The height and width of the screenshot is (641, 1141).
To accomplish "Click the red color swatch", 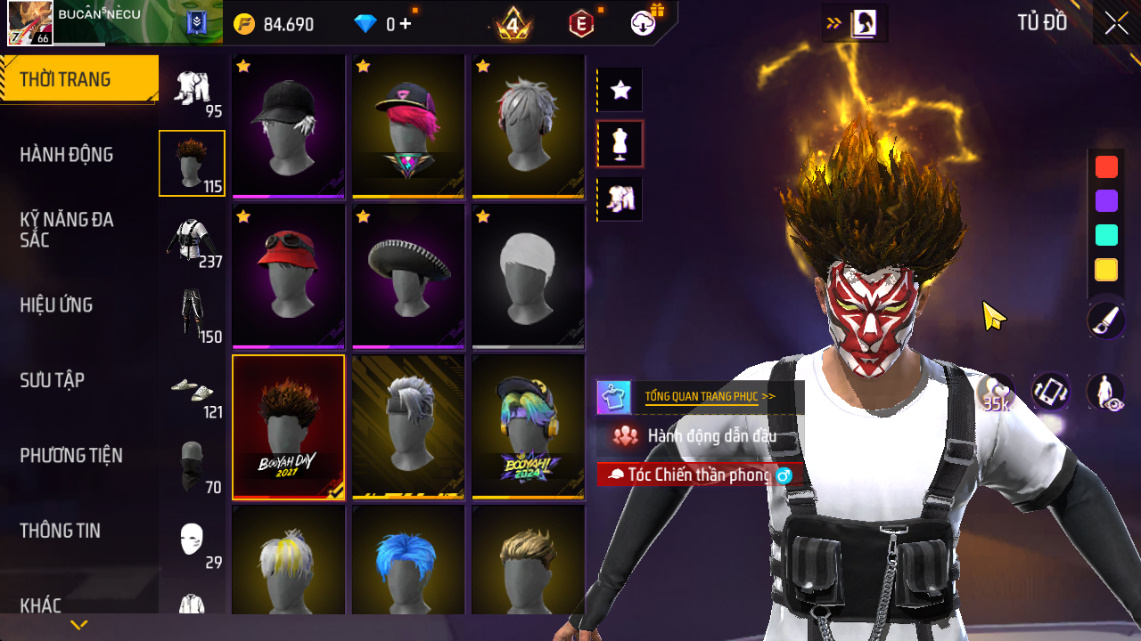I will tap(1106, 166).
